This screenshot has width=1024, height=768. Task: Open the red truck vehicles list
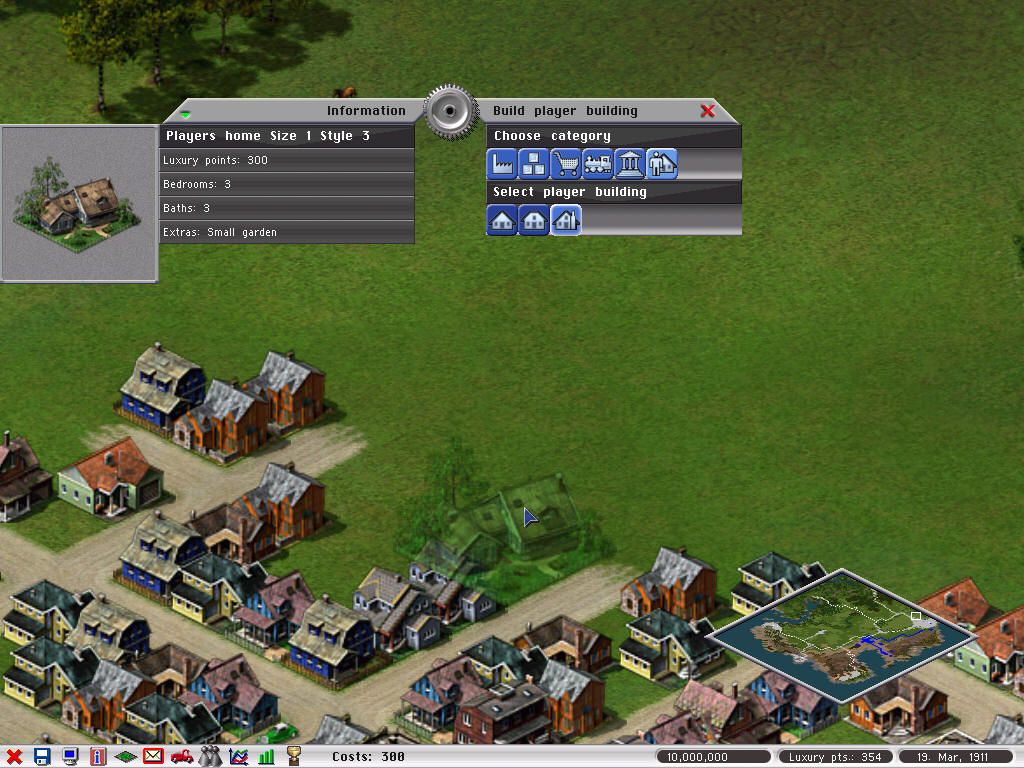(182, 757)
